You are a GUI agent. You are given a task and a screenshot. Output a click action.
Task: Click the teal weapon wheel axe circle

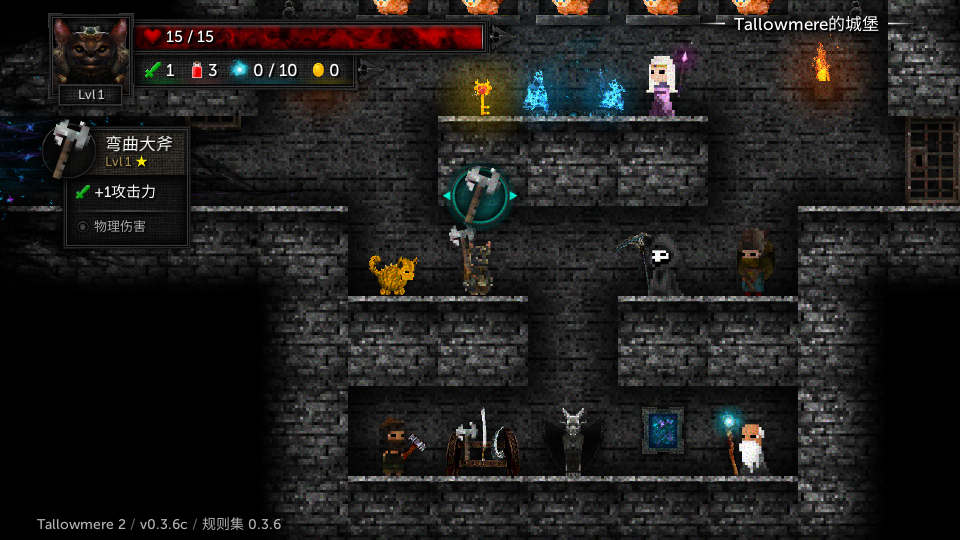coord(479,195)
